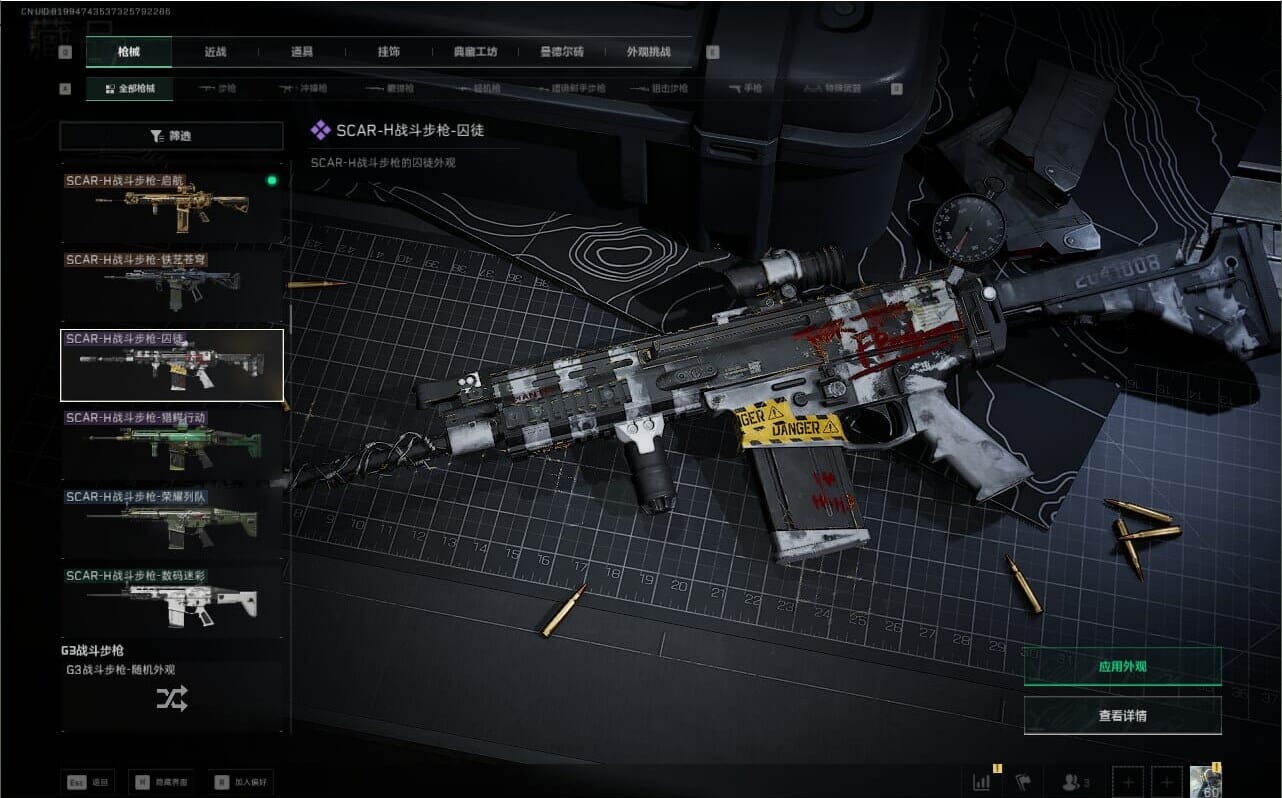
Task: Open the 筛选 filter button
Action: tap(171, 136)
